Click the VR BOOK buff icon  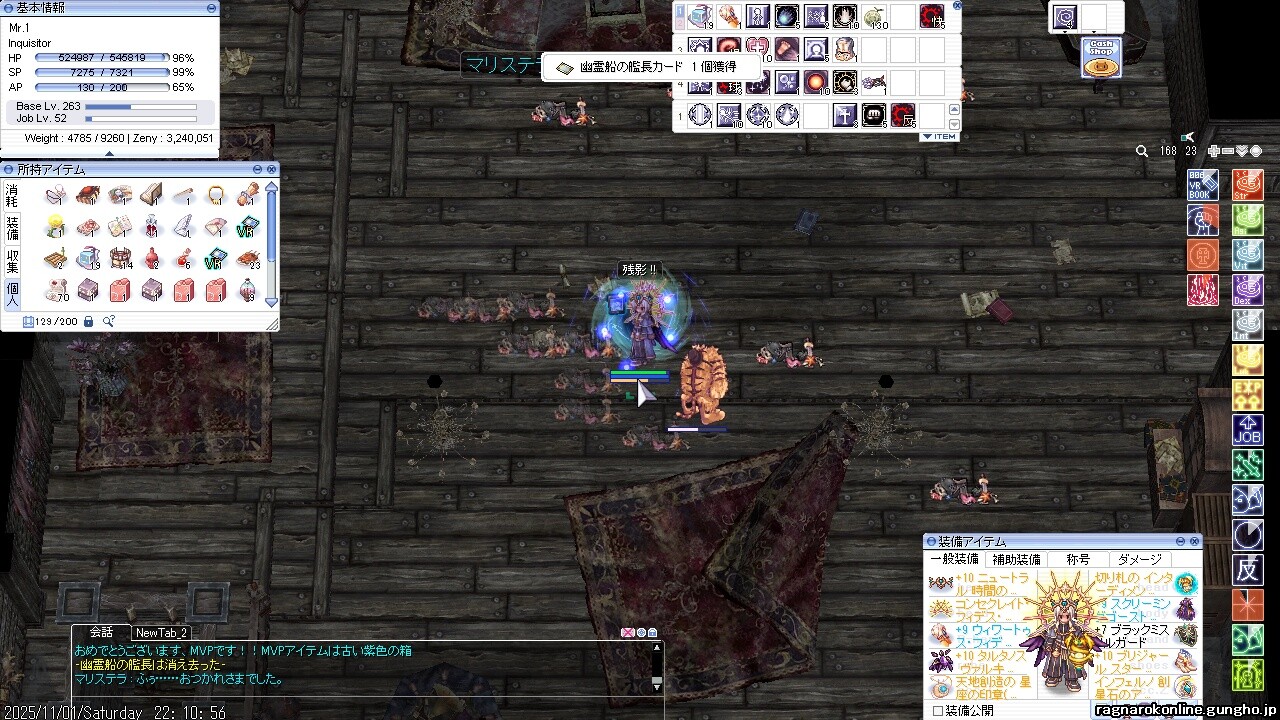point(1203,186)
